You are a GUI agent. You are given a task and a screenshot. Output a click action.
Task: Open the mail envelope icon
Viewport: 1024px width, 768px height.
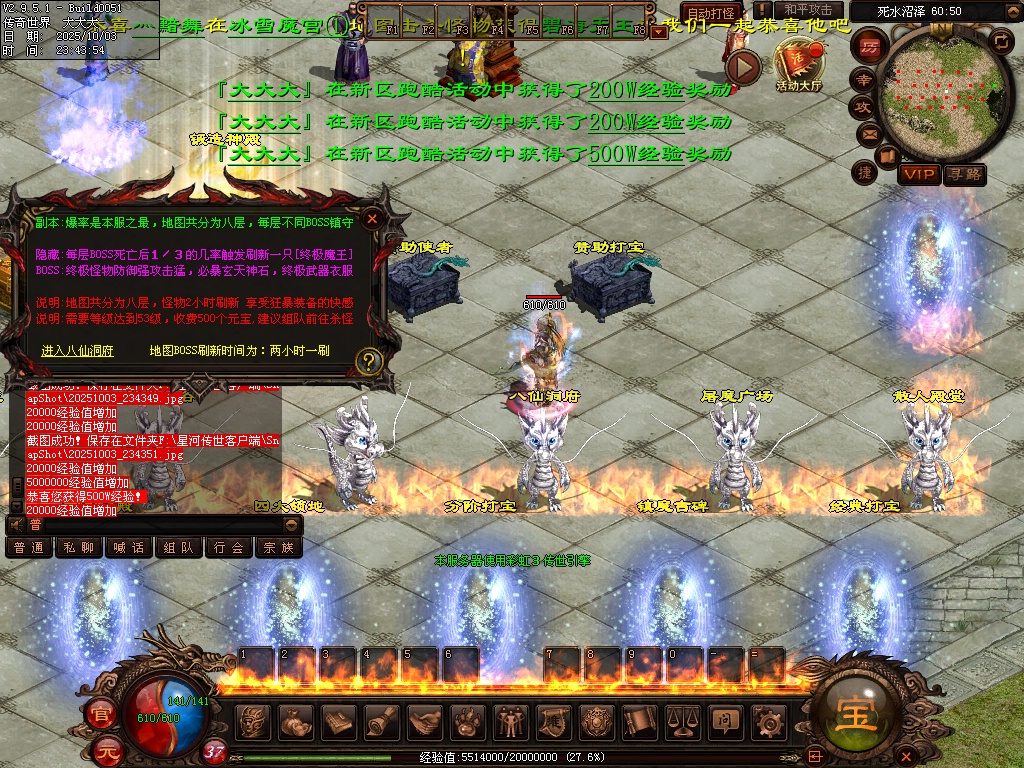[x=868, y=133]
